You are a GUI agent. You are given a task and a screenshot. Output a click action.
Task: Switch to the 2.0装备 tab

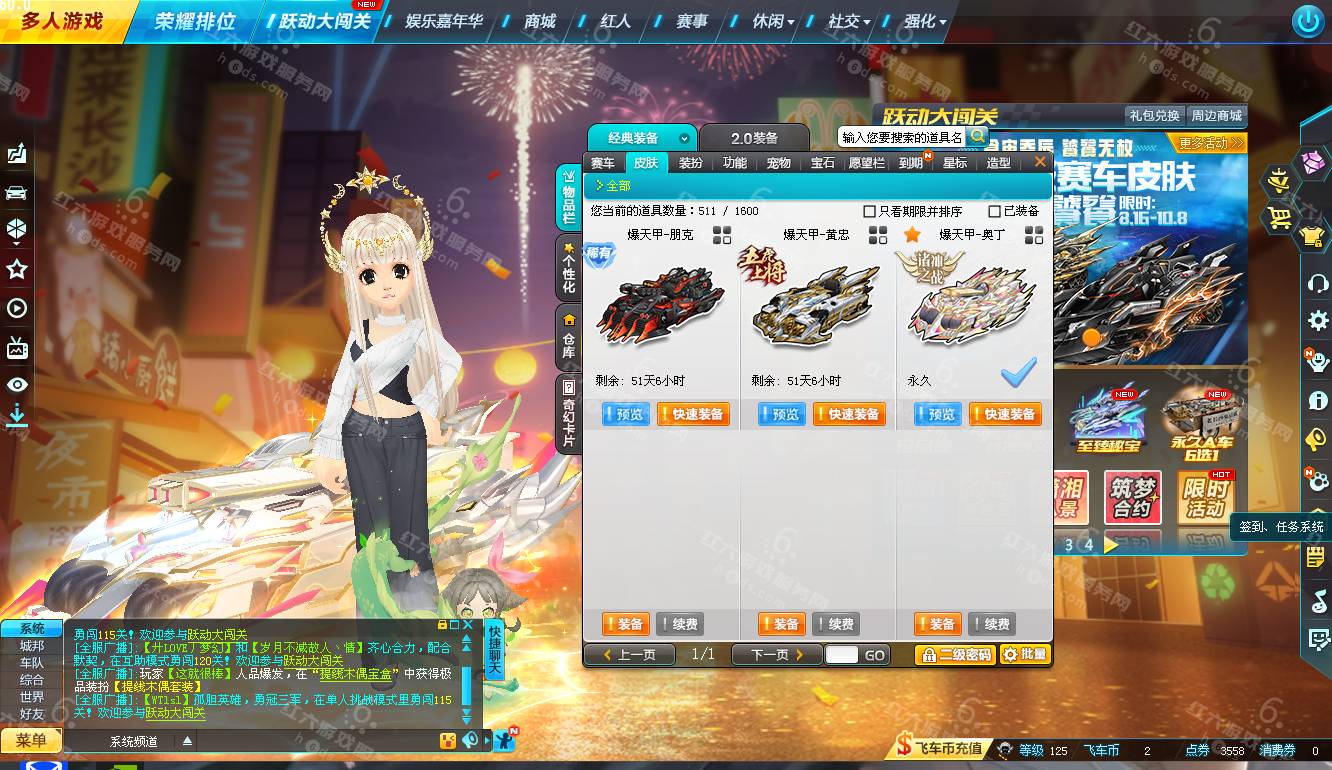click(x=756, y=137)
